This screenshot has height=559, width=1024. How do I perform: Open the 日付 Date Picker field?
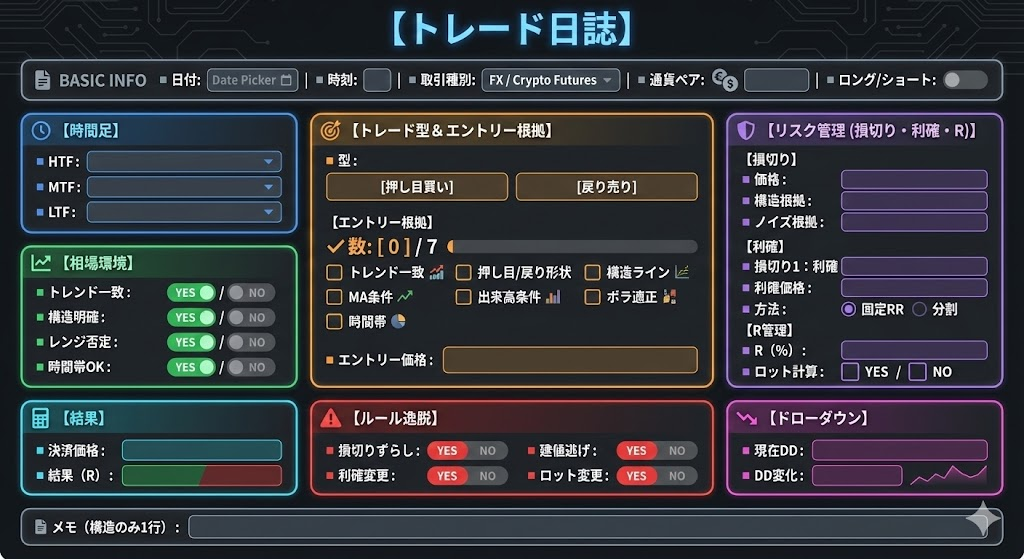point(252,80)
